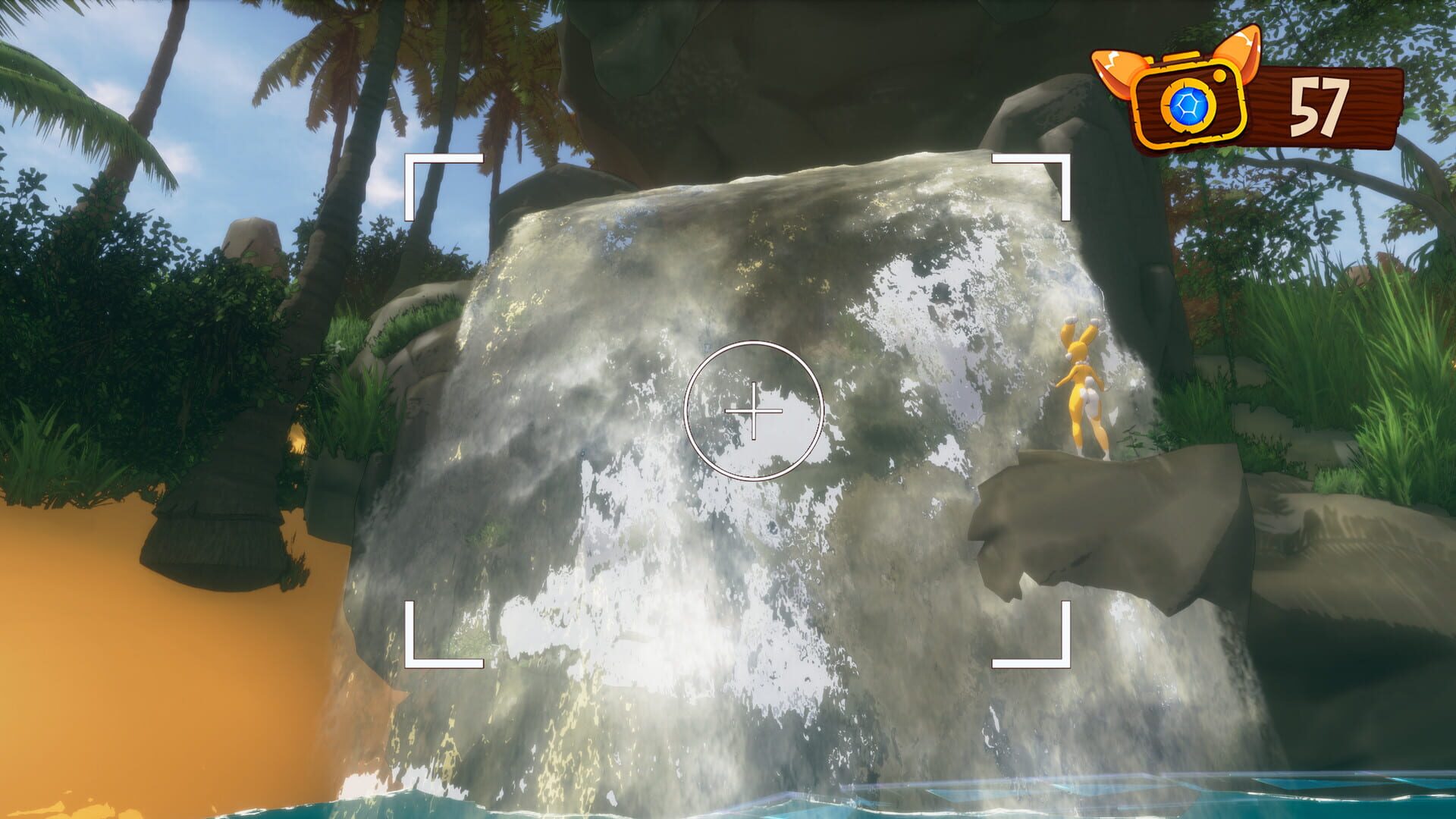The height and width of the screenshot is (819, 1456).
Task: Click the small viewfinder dot on the camera icon
Action: click(1219, 76)
